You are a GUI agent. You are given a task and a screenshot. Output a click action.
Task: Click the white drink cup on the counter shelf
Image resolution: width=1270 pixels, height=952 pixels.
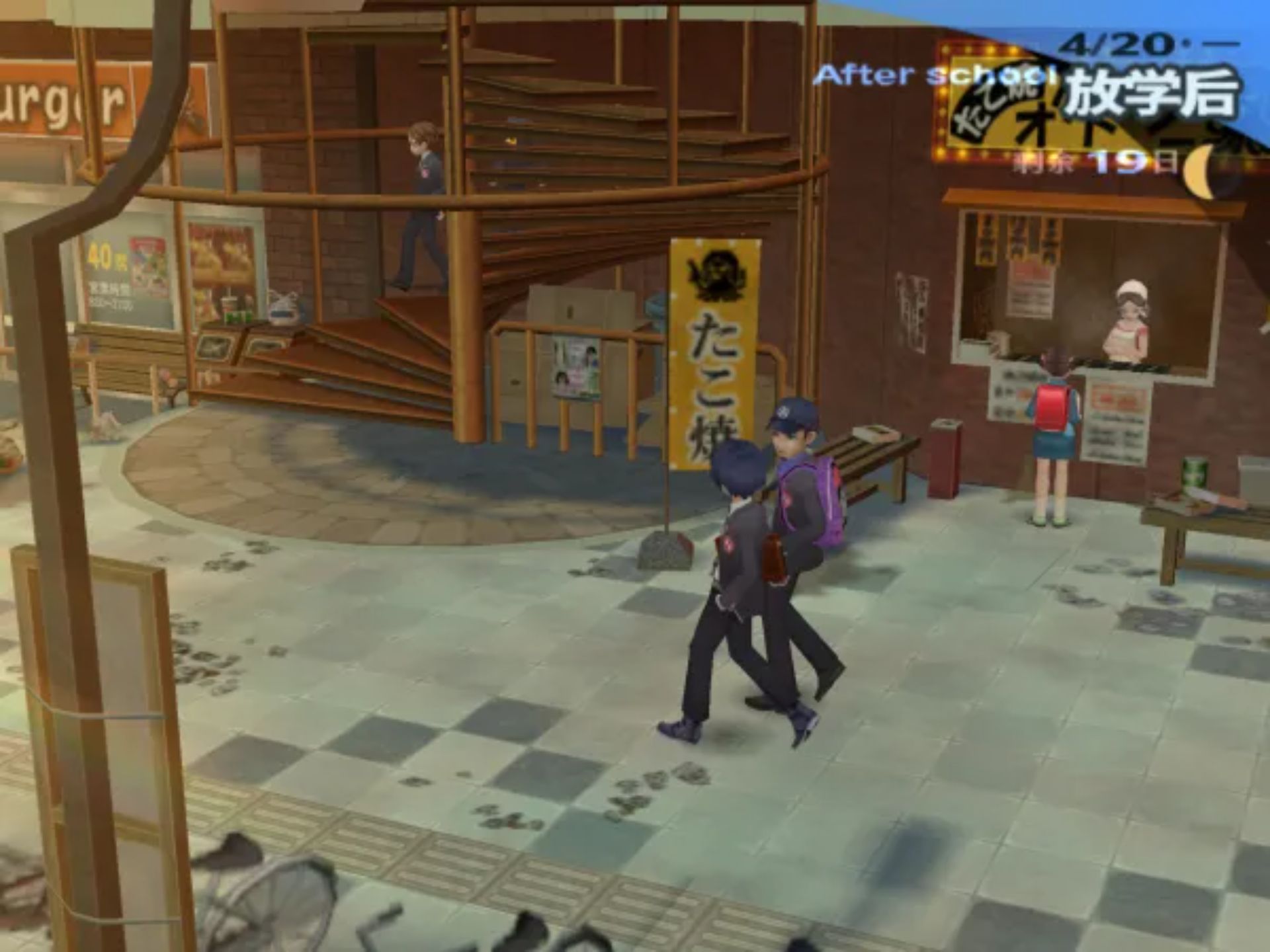point(228,302)
